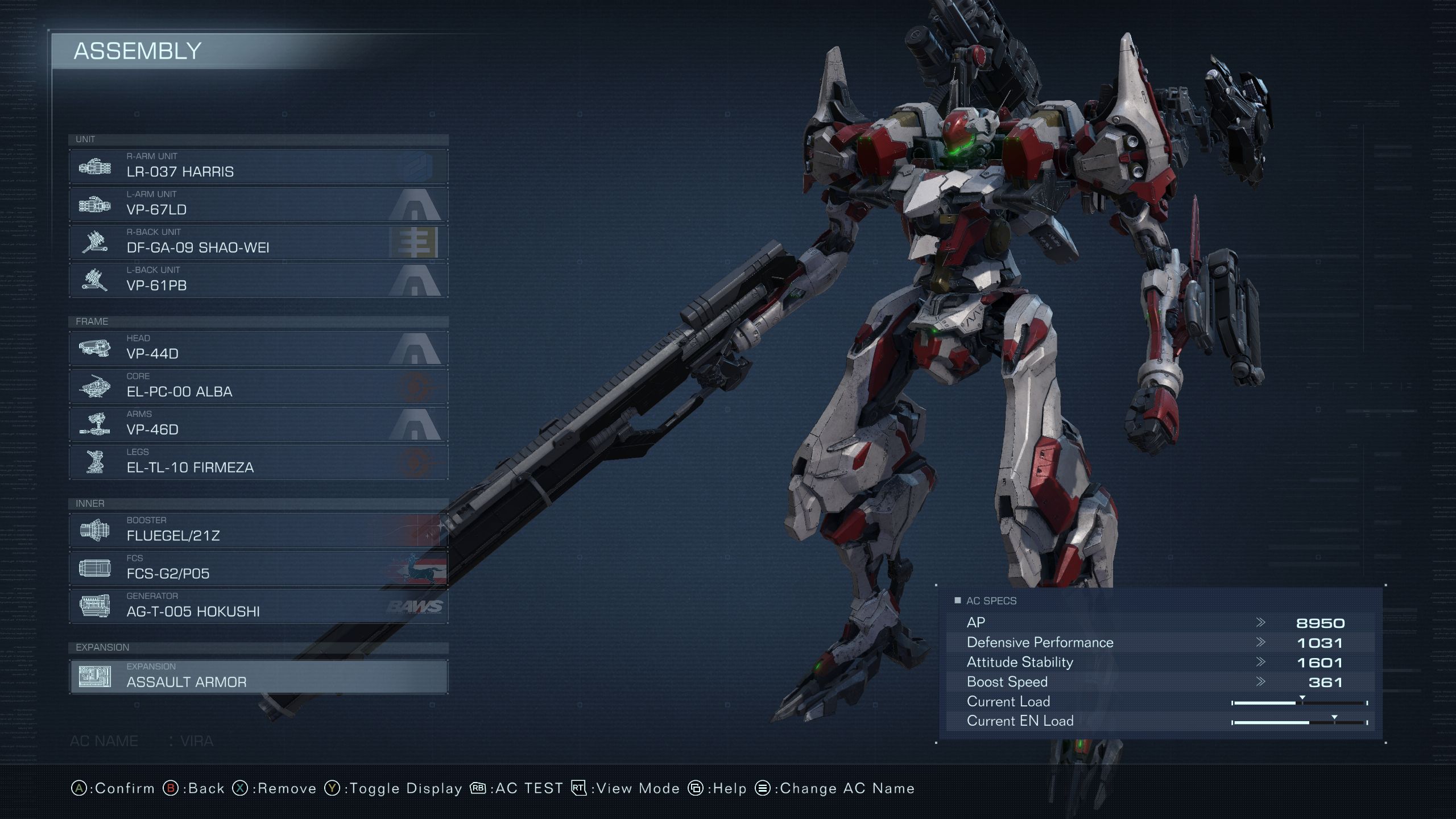
Task: Select the R-Arm Unit LR-037 HARRIS slot
Action: [258, 166]
